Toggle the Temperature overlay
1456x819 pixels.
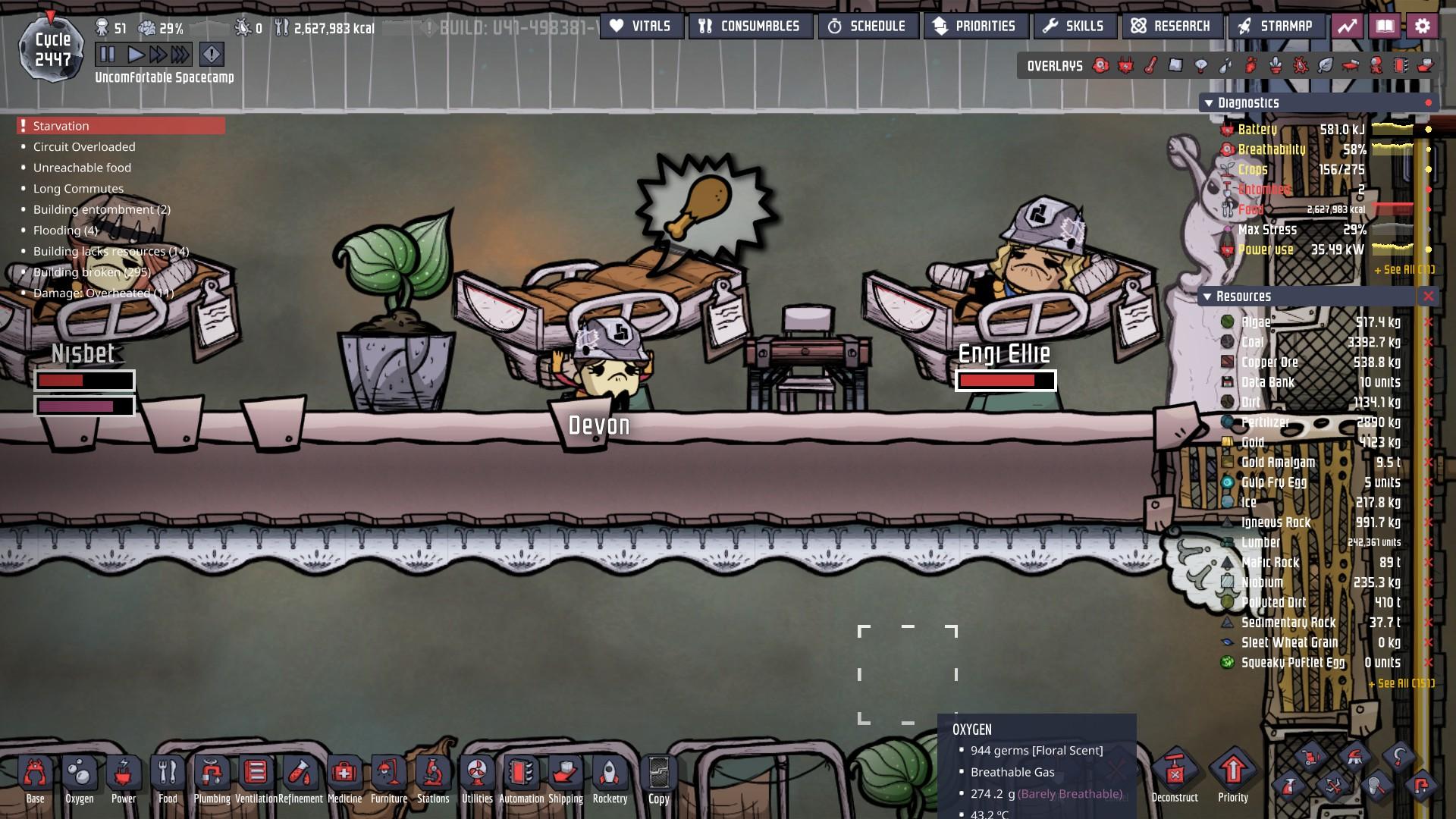click(1150, 66)
